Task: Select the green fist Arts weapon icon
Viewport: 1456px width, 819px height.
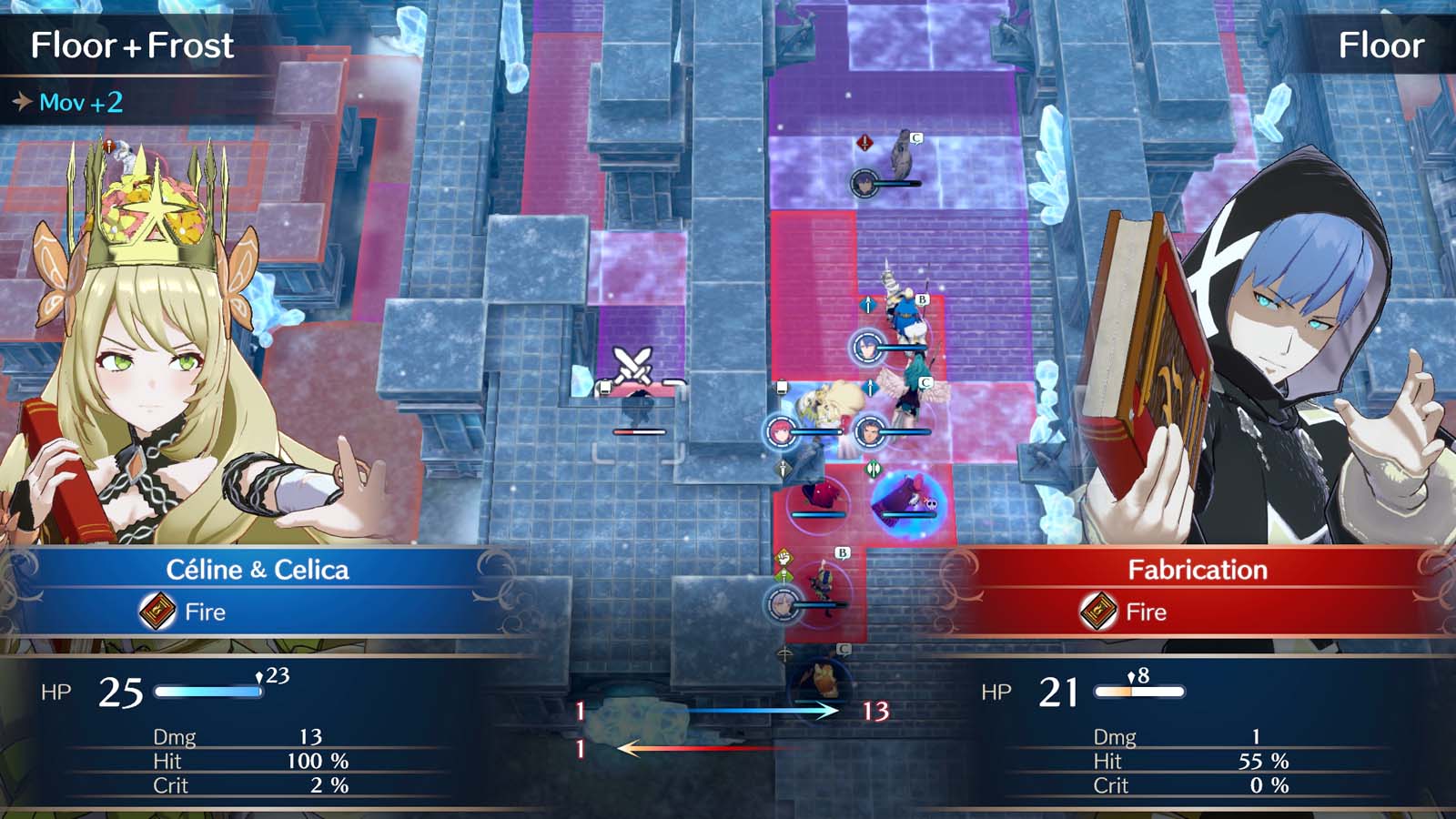Action: [x=782, y=557]
